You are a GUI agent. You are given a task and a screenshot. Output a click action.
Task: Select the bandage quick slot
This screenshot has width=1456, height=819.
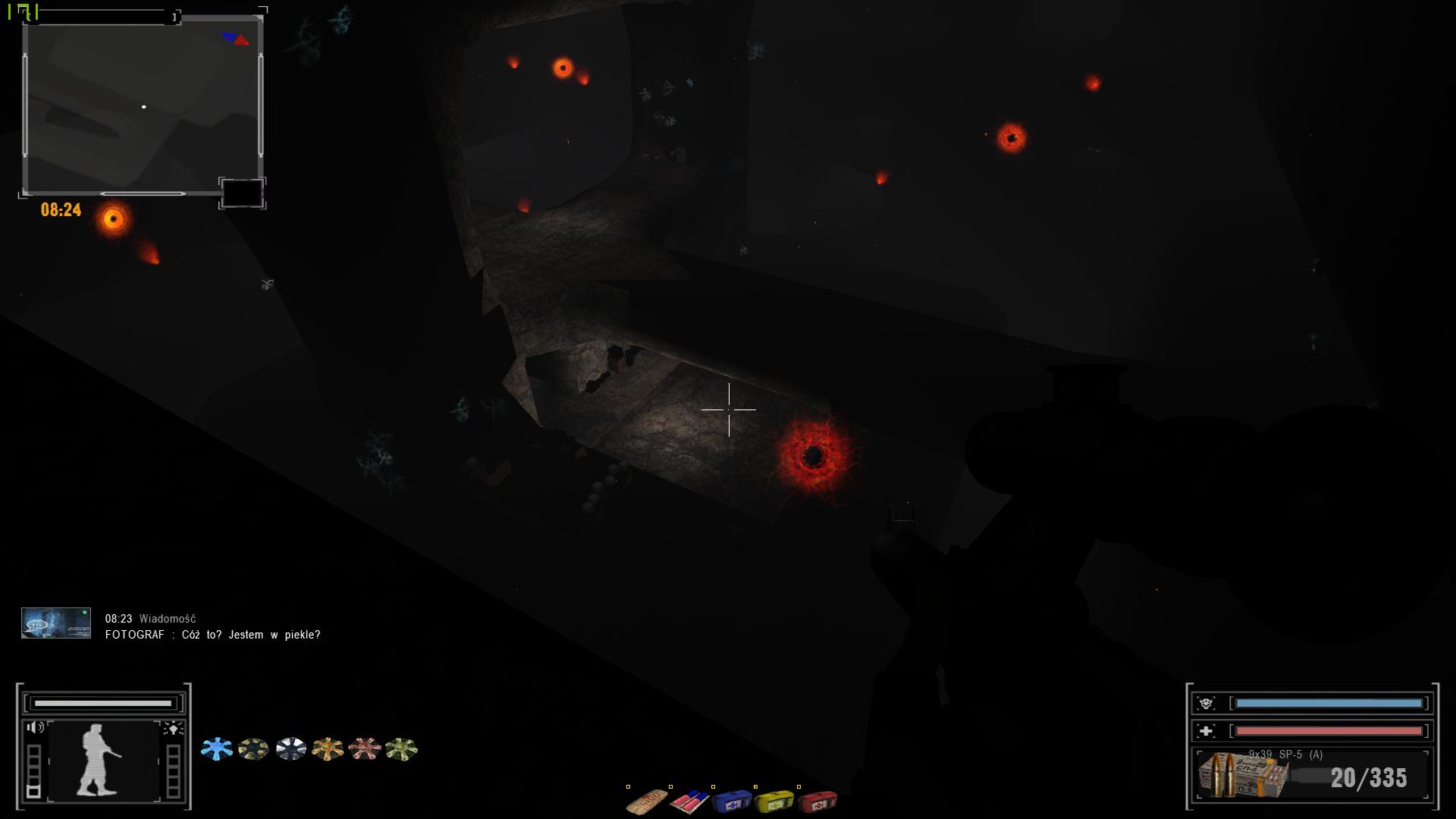[647, 802]
